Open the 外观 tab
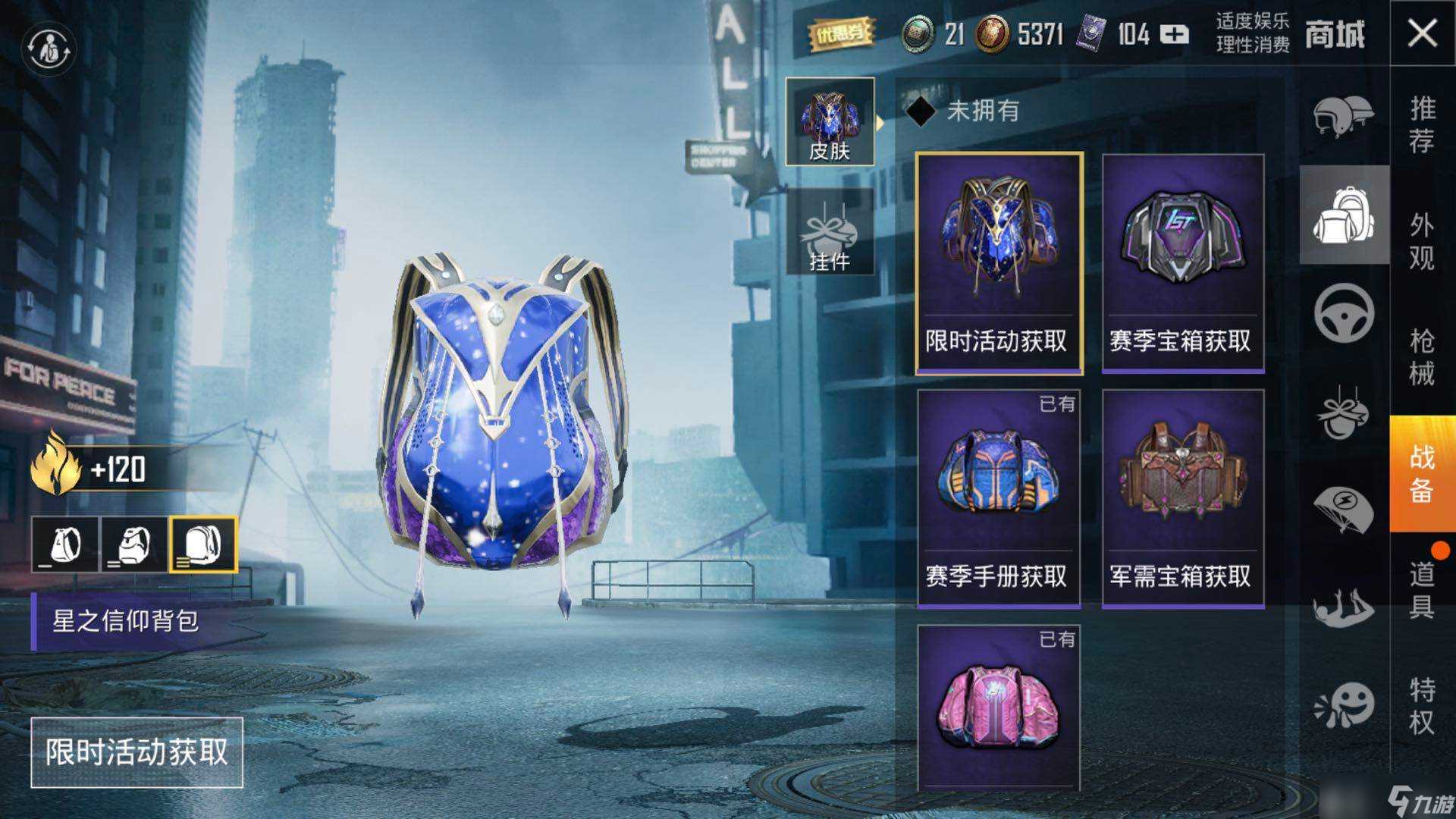This screenshot has height=819, width=1456. [x=1422, y=241]
